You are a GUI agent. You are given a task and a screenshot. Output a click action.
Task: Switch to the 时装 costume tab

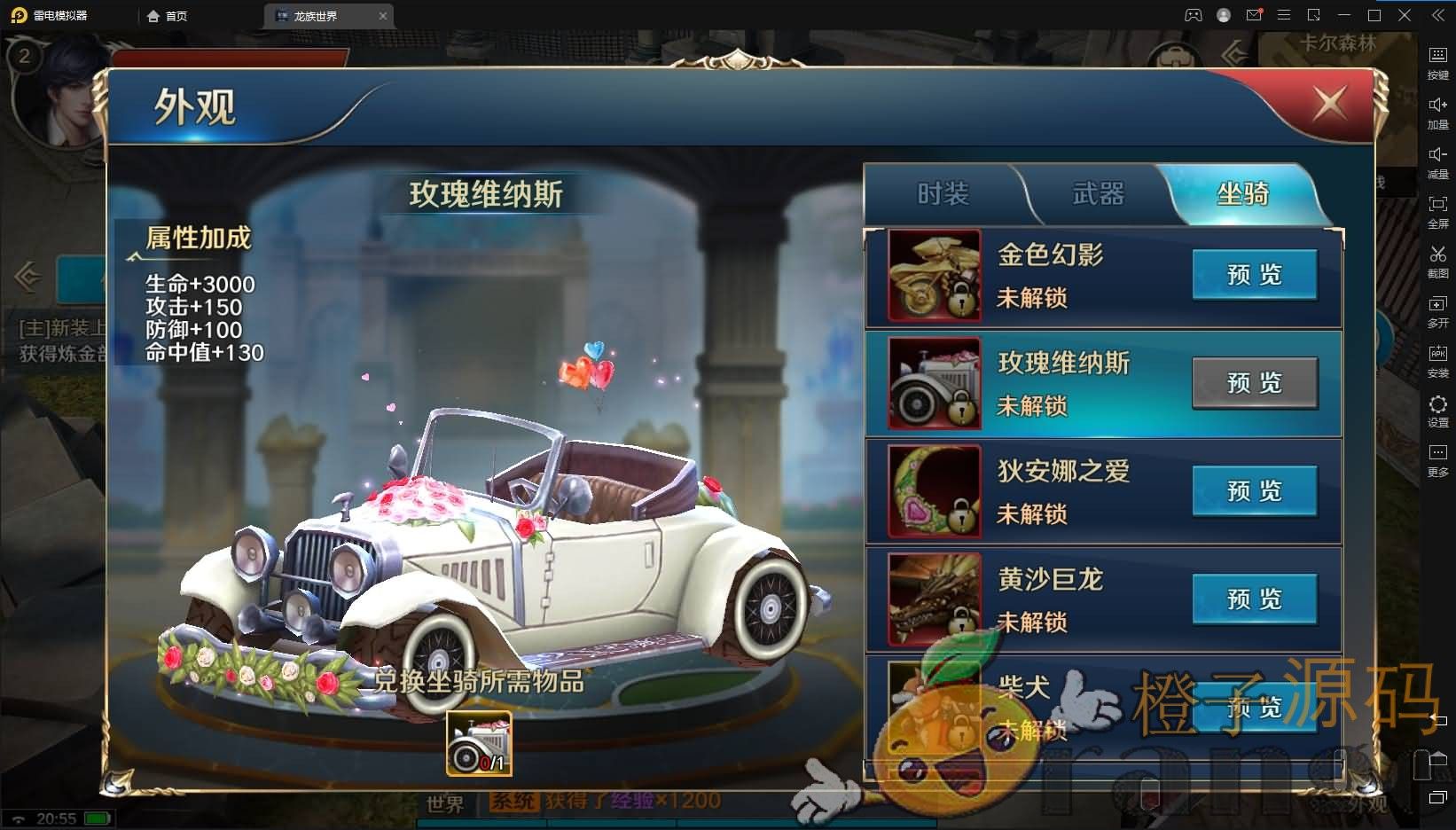943,193
